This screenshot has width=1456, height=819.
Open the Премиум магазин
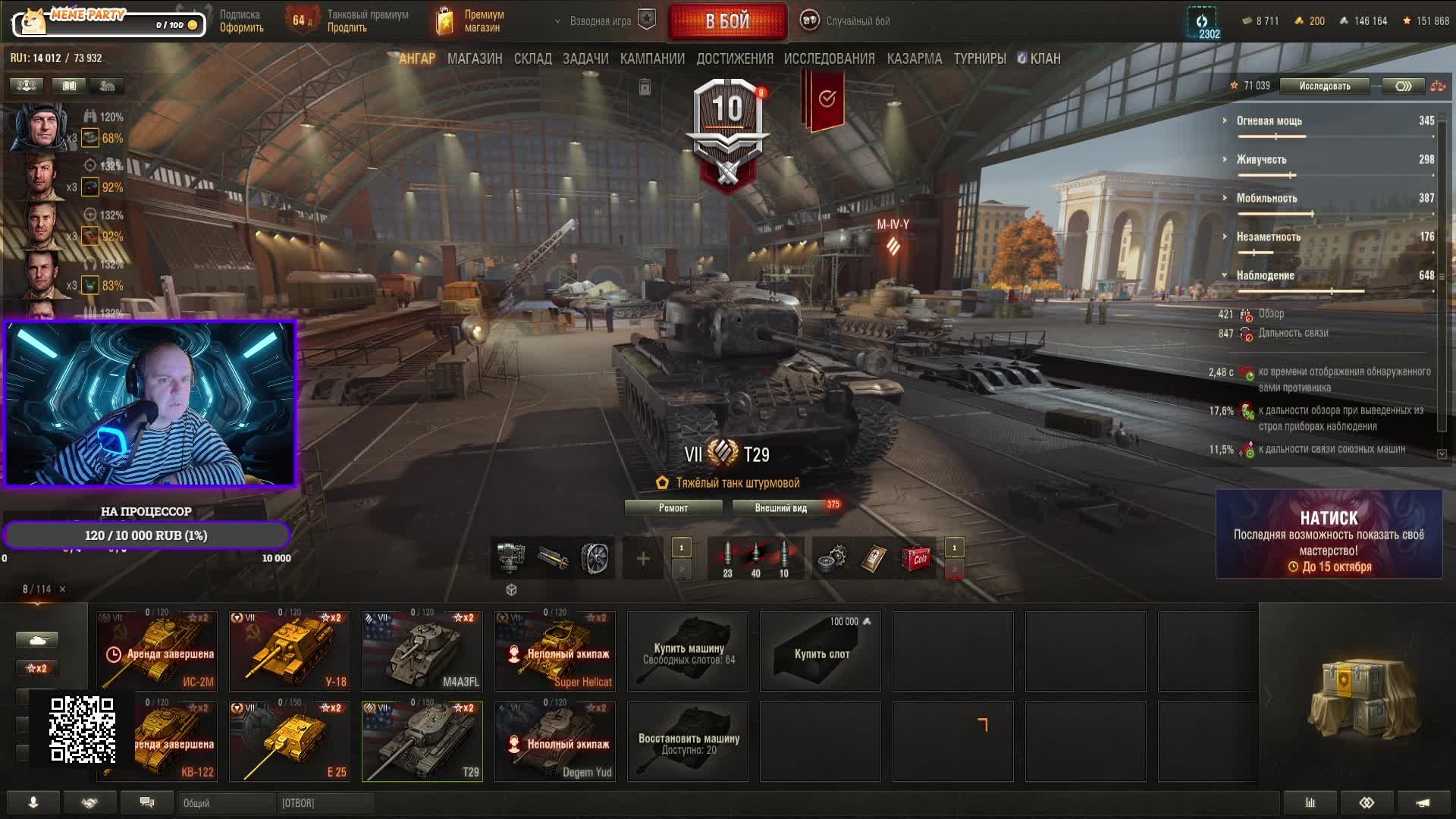point(472,21)
